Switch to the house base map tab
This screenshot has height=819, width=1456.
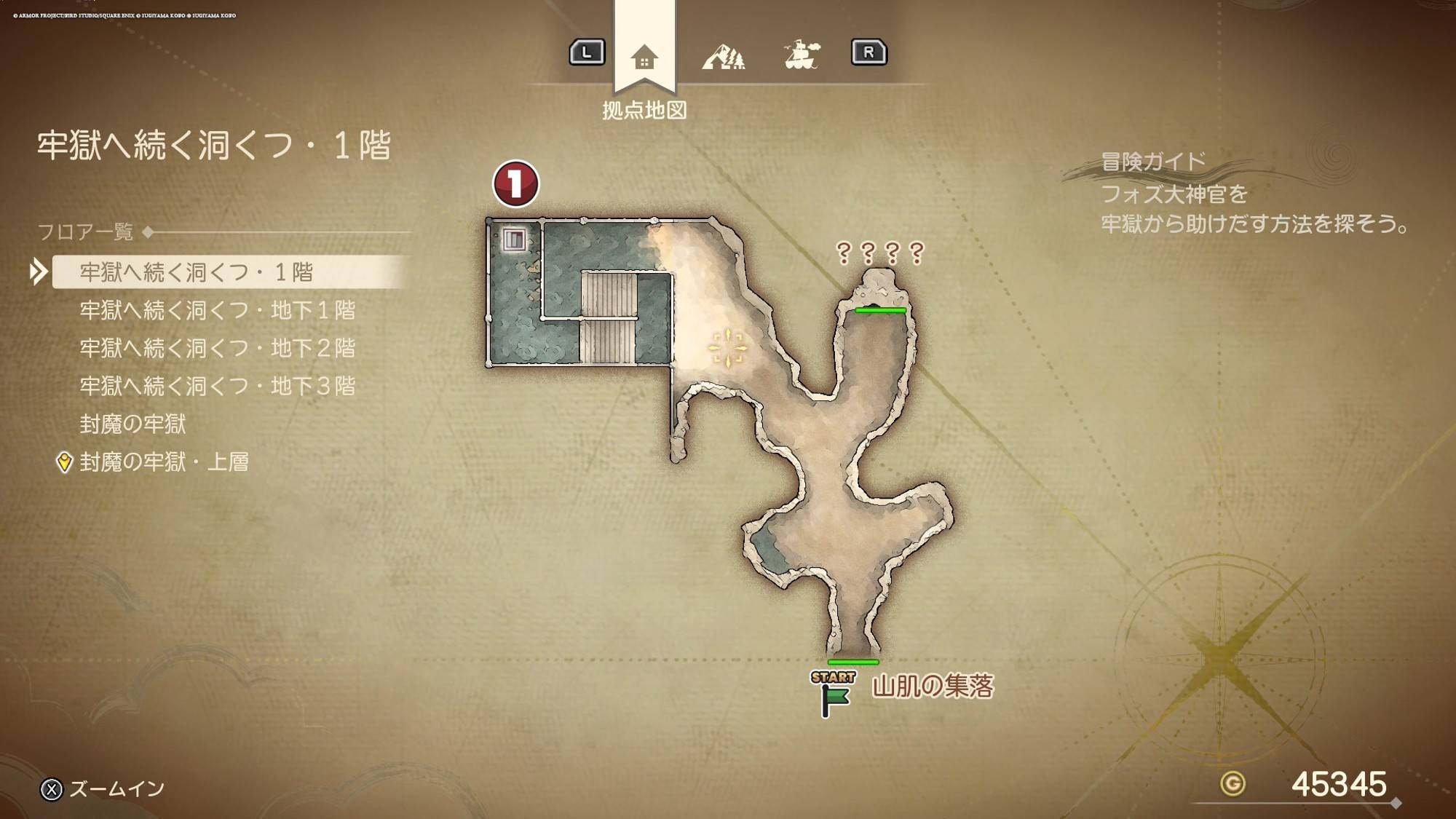tap(644, 56)
